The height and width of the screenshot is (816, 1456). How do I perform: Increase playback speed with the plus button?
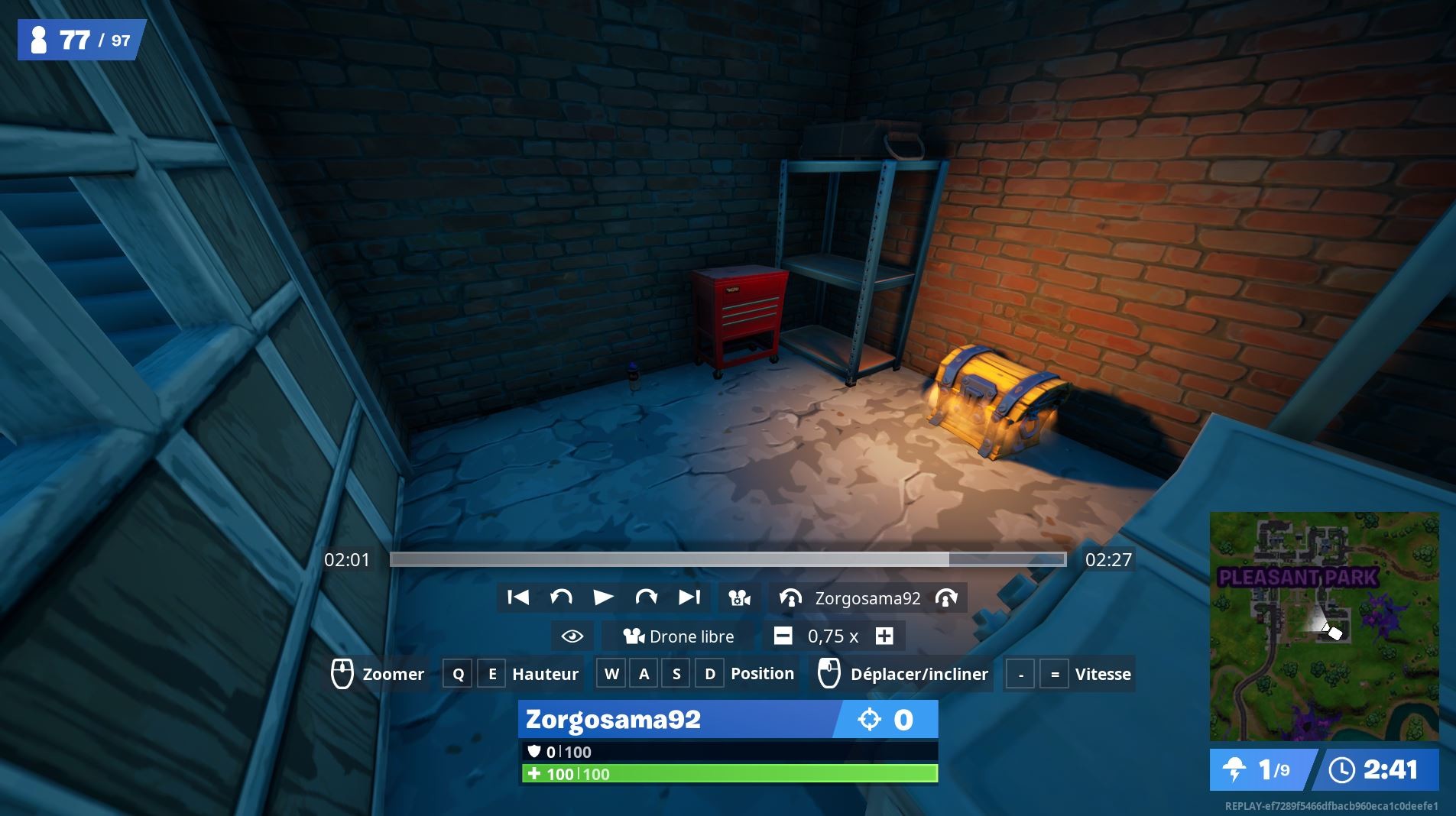pyautogui.click(x=884, y=636)
